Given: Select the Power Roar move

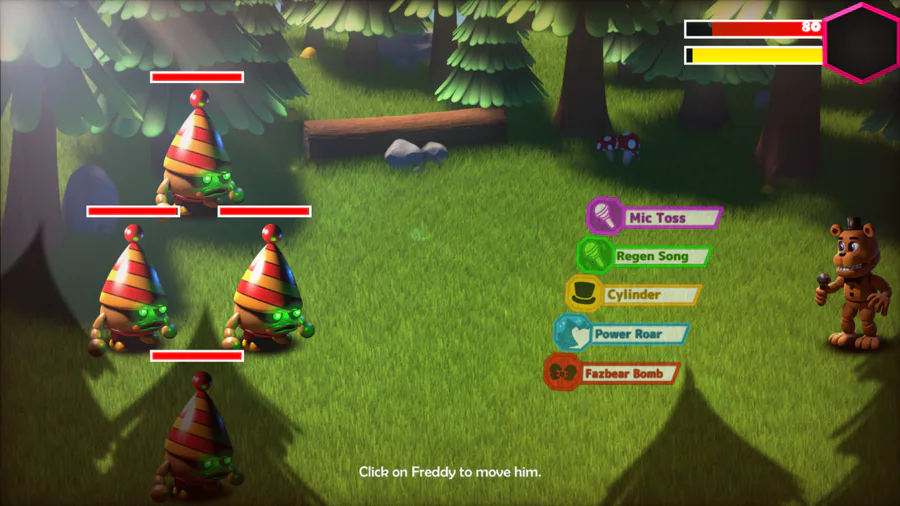Looking at the screenshot, I should coord(623,334).
